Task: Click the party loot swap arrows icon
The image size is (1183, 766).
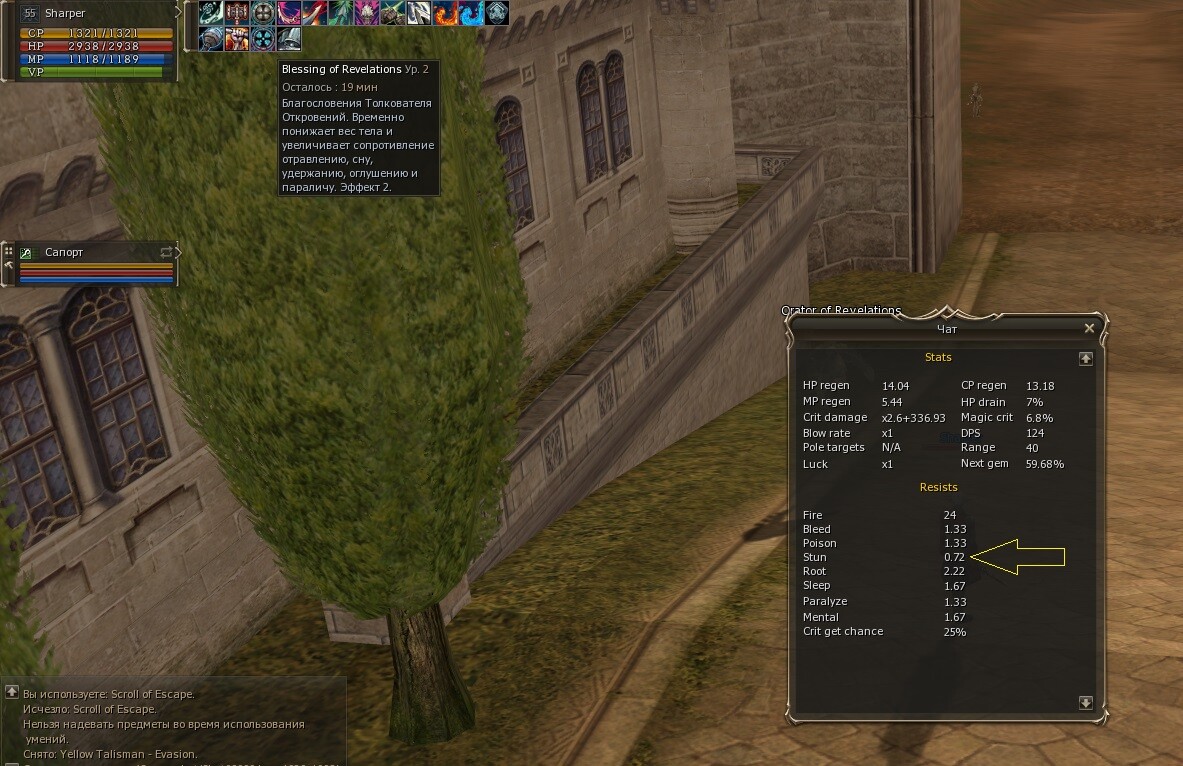Action: pyautogui.click(x=167, y=253)
